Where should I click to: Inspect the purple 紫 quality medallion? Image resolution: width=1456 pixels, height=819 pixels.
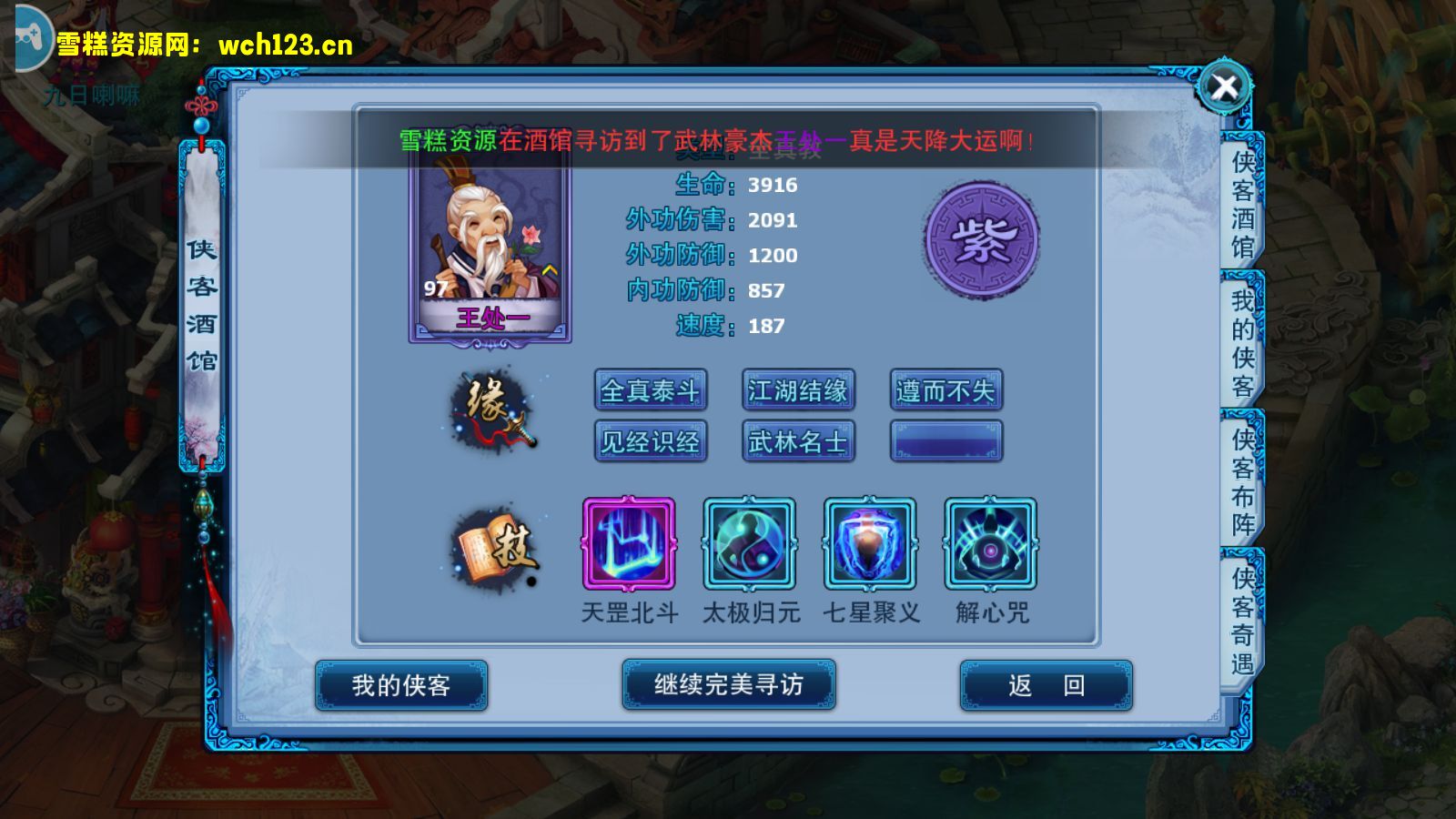(980, 242)
